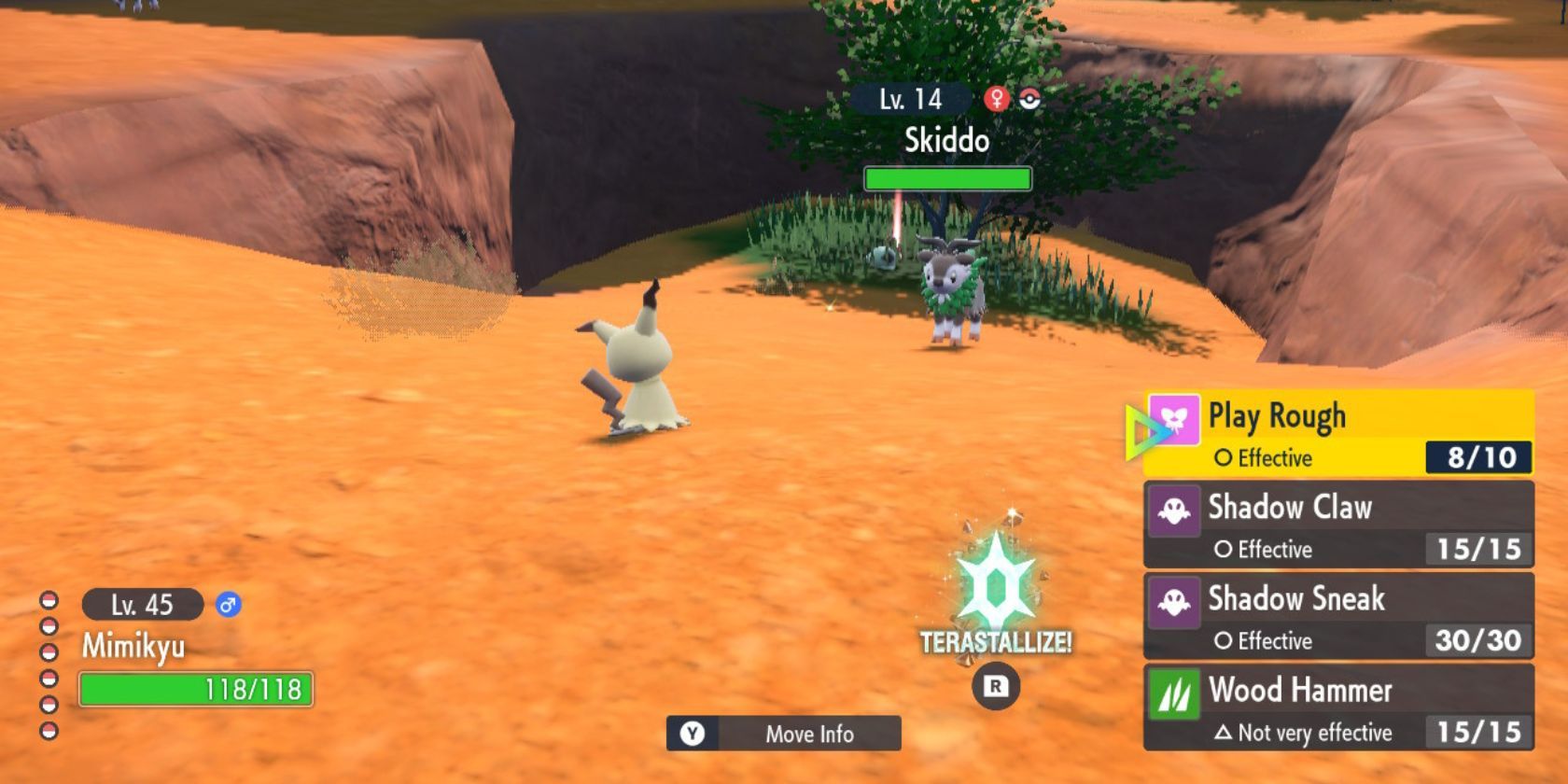Pick the Wood Hammer move
This screenshot has width=1568, height=784.
tap(1338, 708)
